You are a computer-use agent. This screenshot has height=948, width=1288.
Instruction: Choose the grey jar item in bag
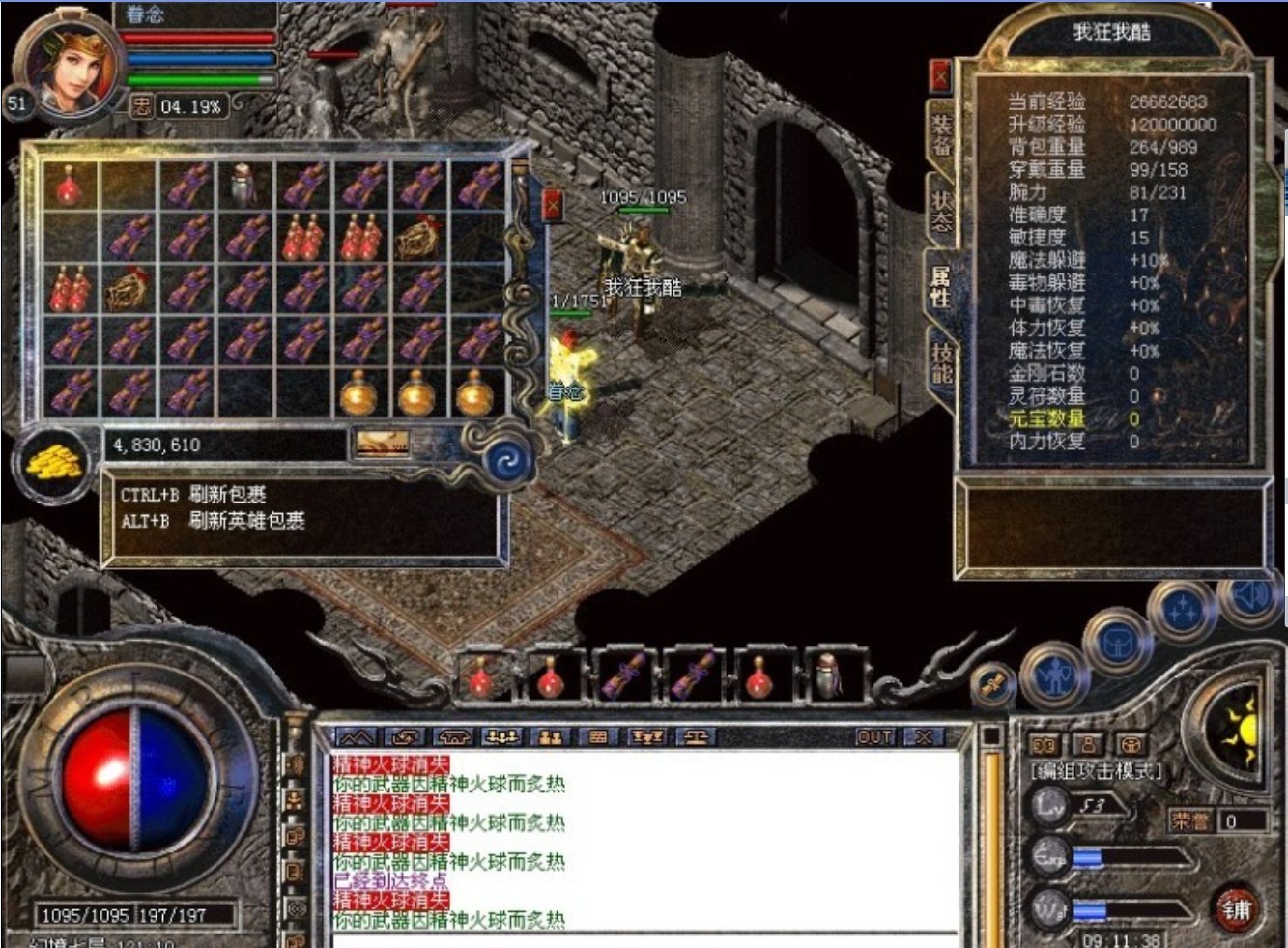point(243,185)
